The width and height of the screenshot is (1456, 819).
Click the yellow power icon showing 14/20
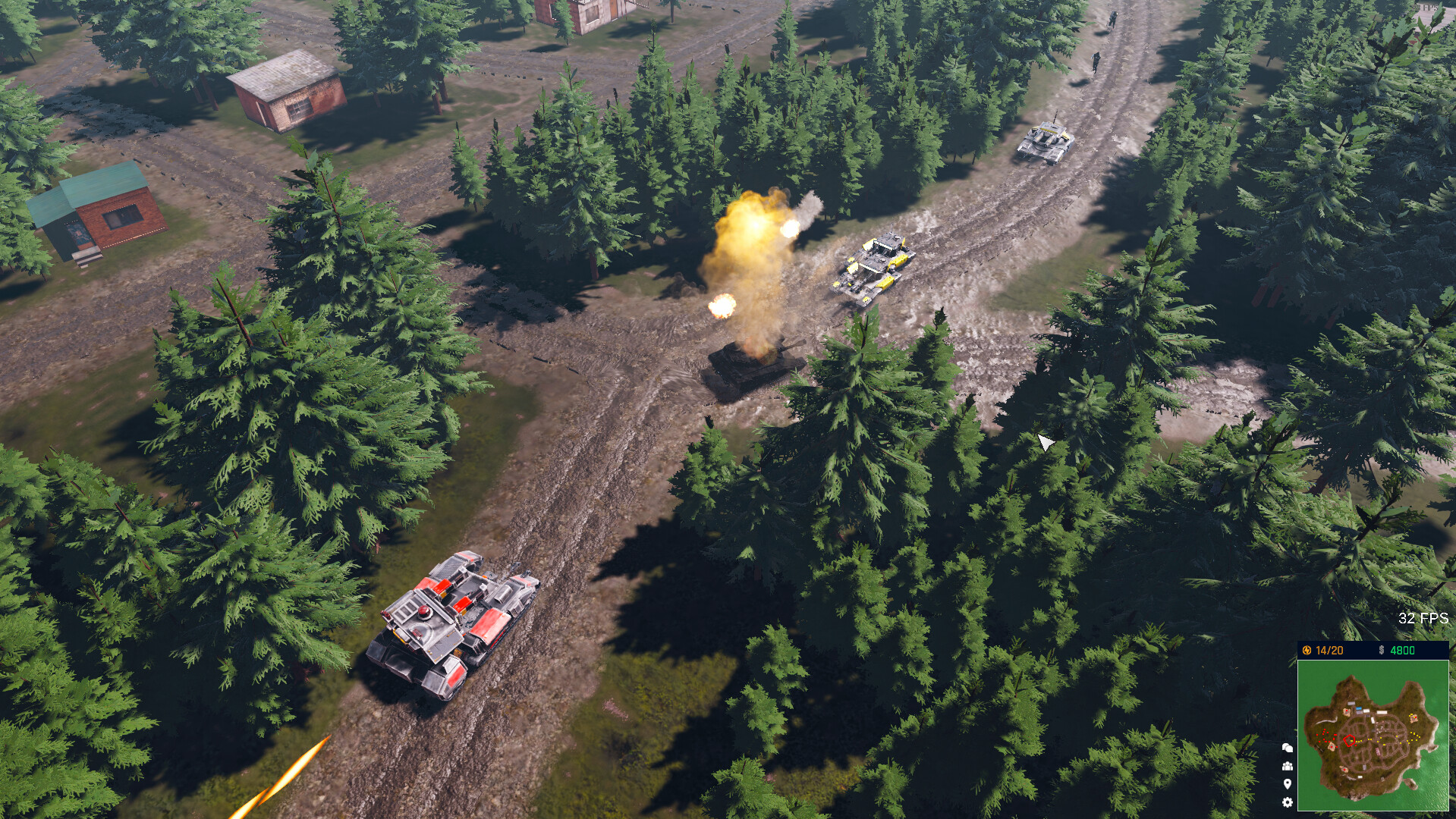pyautogui.click(x=1307, y=650)
